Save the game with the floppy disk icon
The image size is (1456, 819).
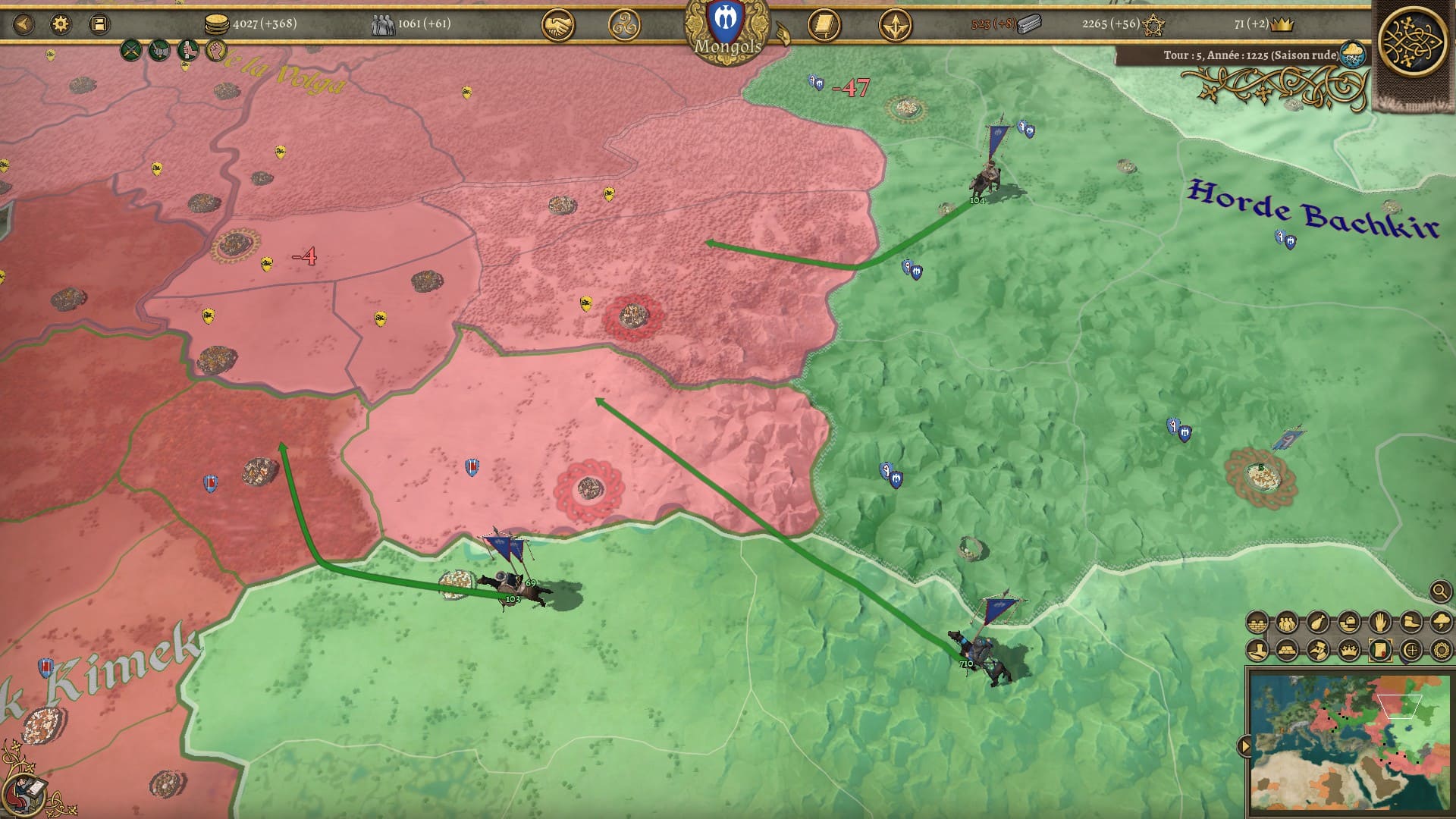pyautogui.click(x=99, y=24)
